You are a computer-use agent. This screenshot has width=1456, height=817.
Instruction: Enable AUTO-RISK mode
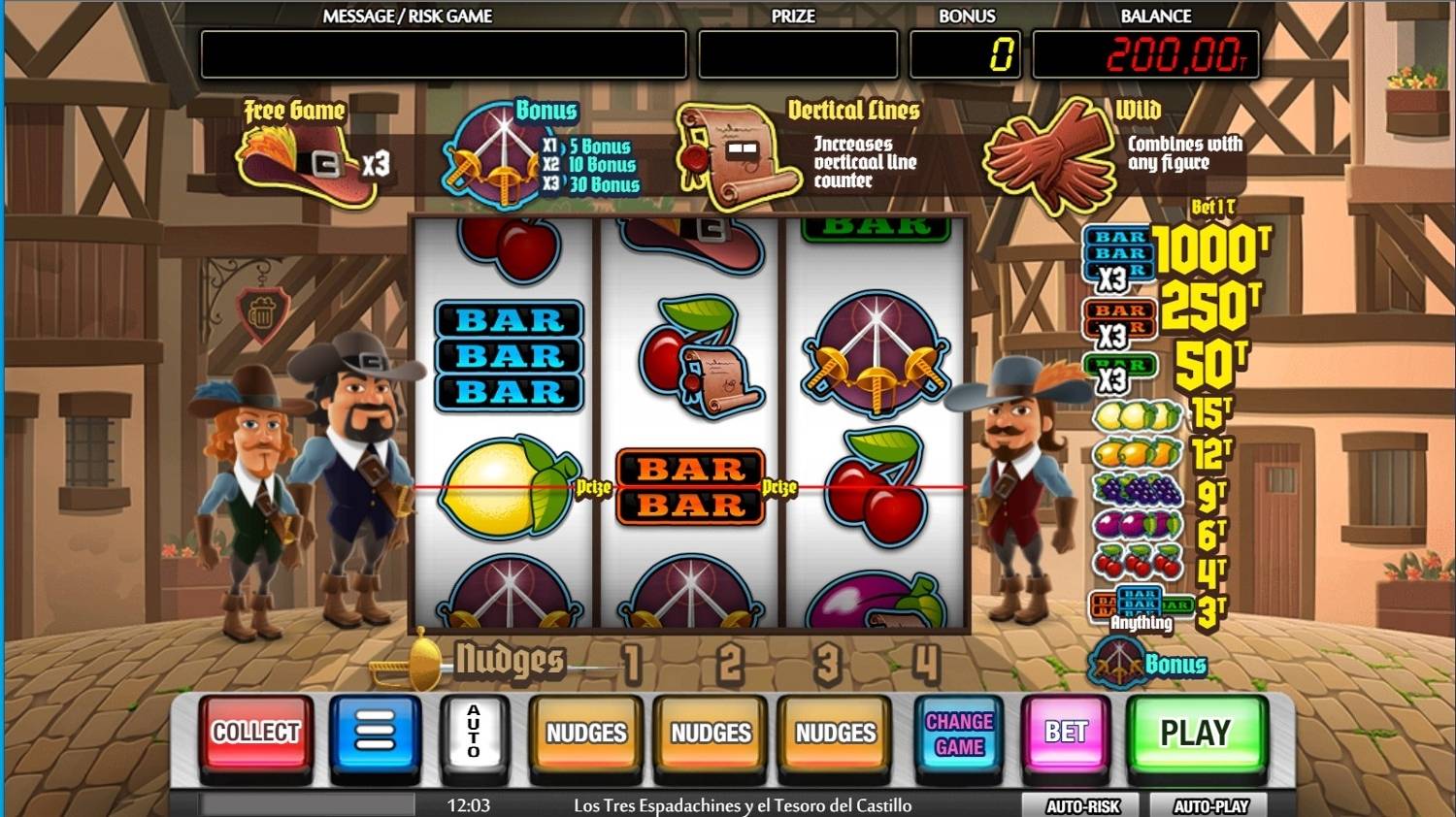click(1082, 805)
